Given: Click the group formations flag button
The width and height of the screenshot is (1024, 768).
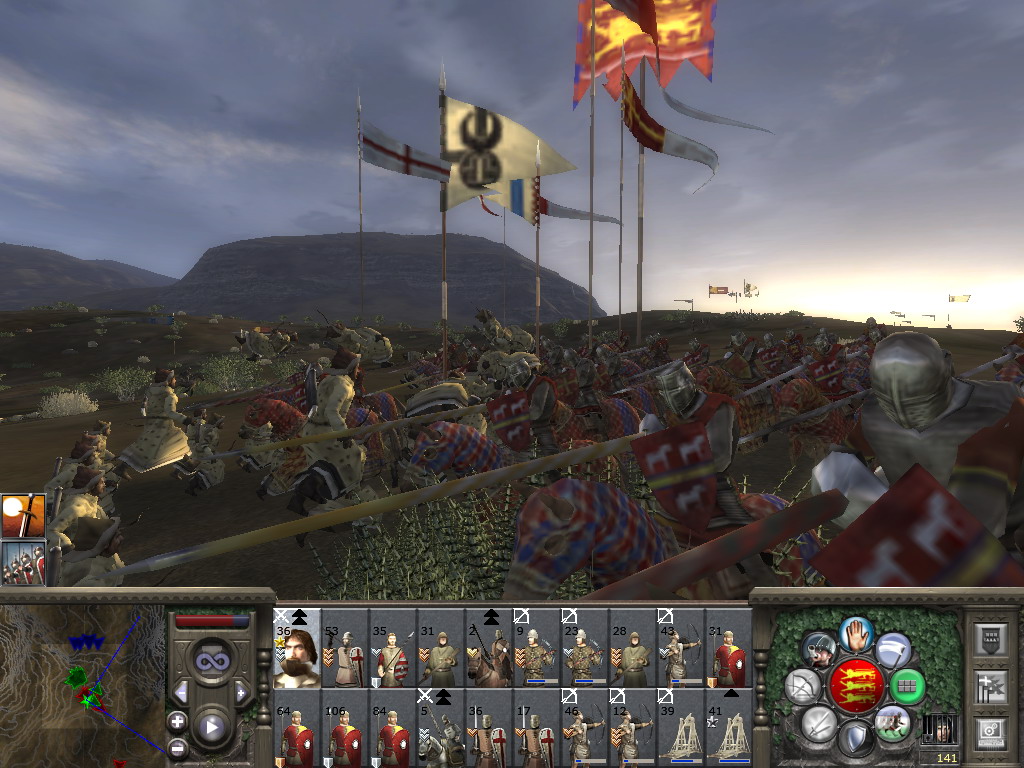Looking at the screenshot, I should click(x=990, y=686).
